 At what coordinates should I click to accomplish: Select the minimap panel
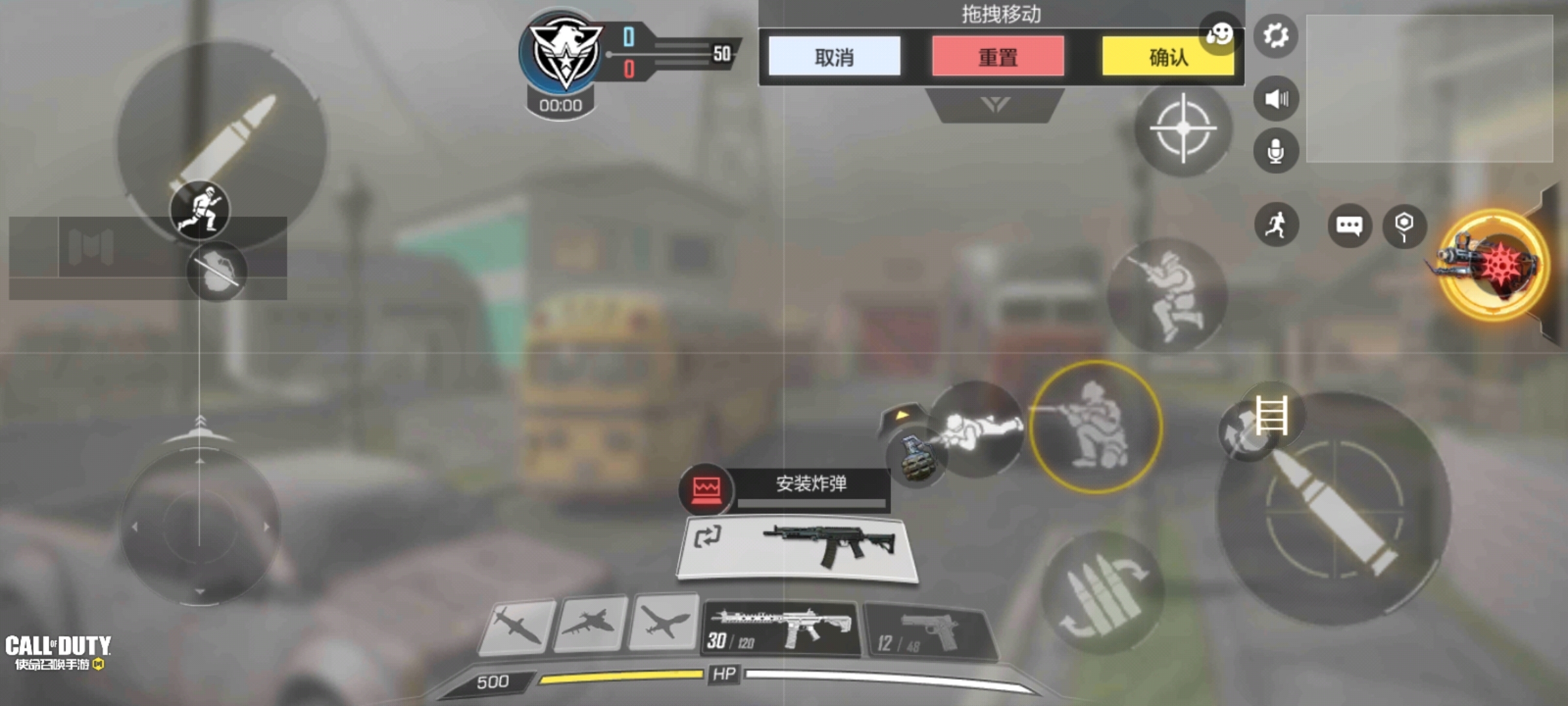1429,88
